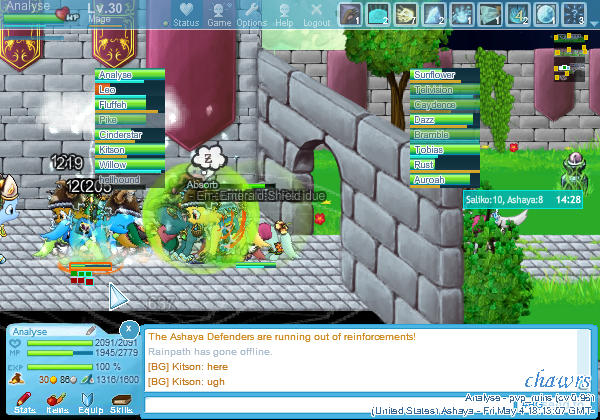The width and height of the screenshot is (600, 420).
Task: Log out using the Logout button
Action: pyautogui.click(x=316, y=14)
